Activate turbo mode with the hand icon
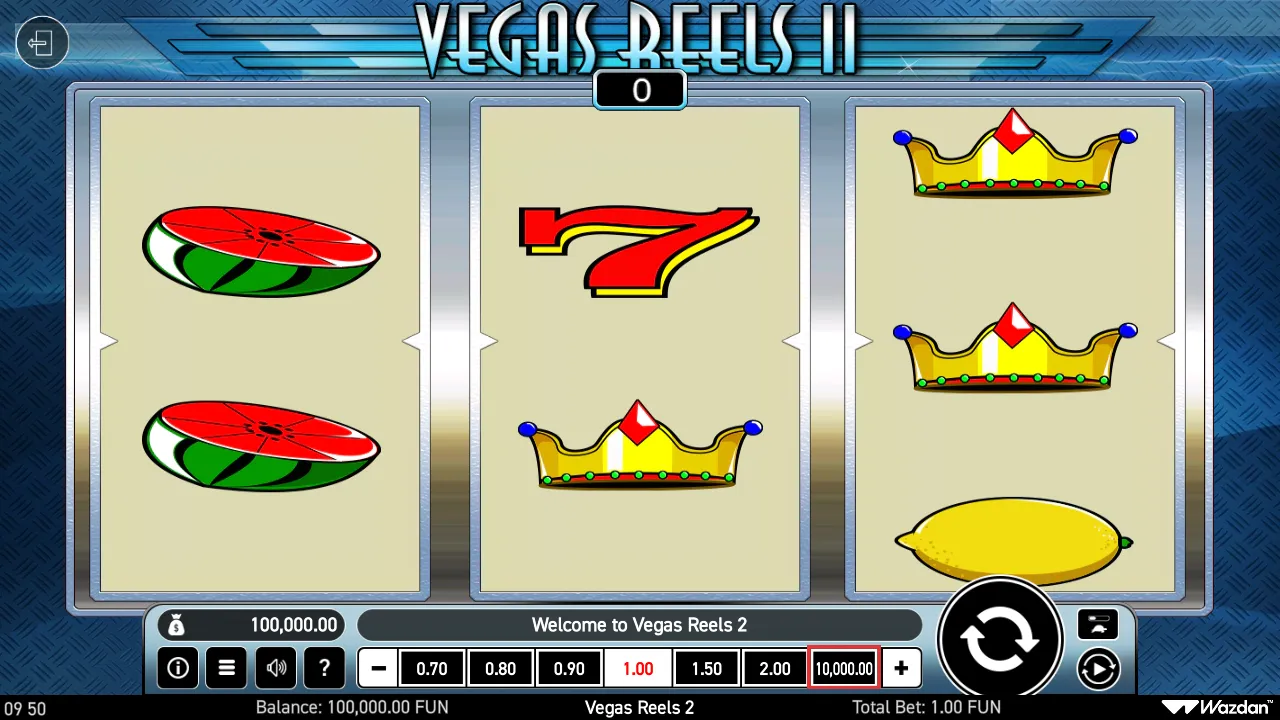This screenshot has height=720, width=1280. click(x=1098, y=624)
